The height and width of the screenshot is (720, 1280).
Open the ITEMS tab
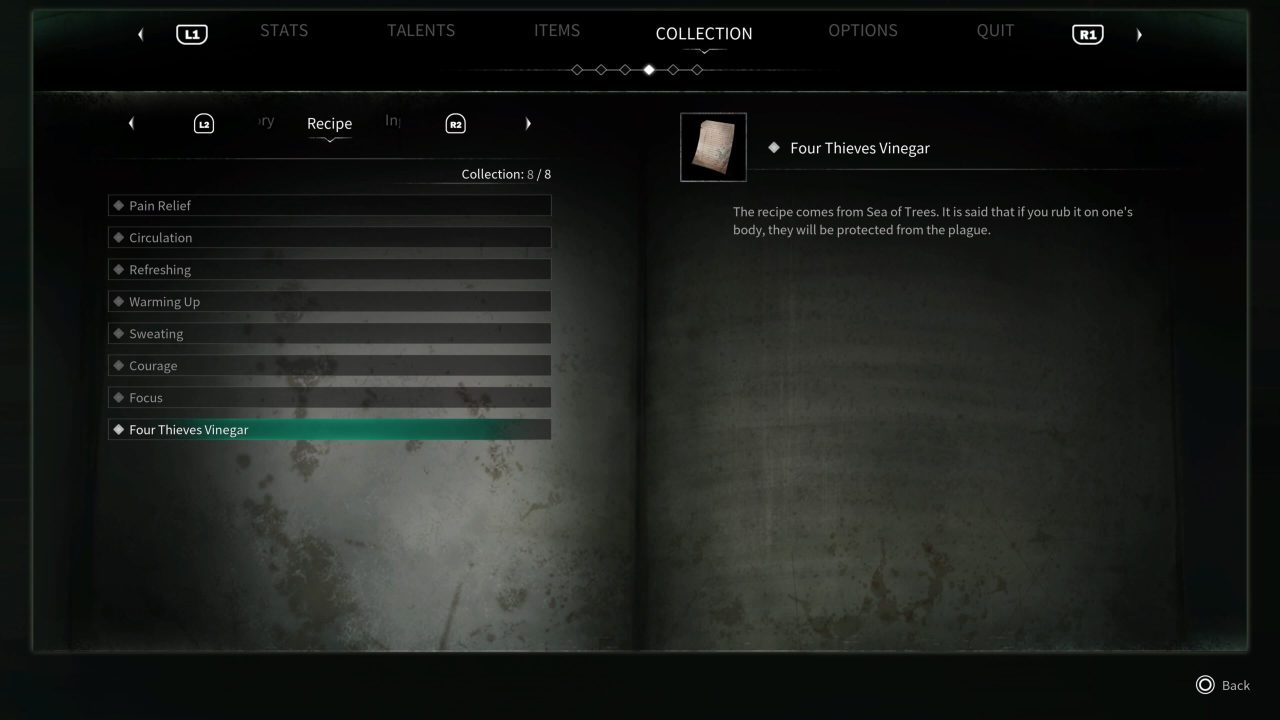click(x=557, y=30)
